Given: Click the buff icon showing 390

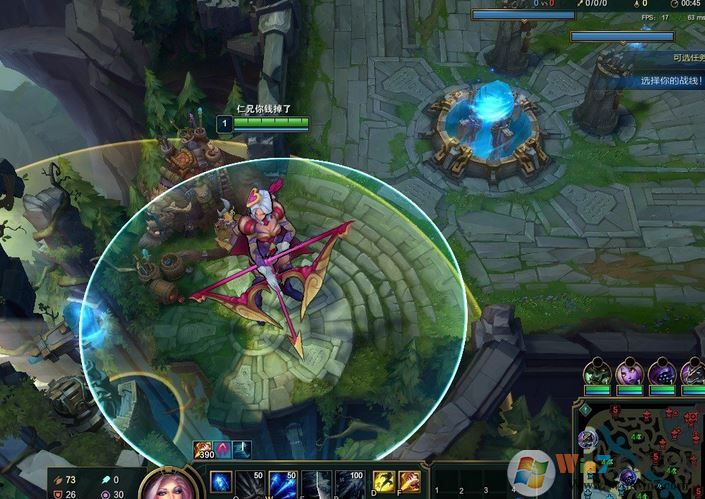Looking at the screenshot, I should [203, 450].
